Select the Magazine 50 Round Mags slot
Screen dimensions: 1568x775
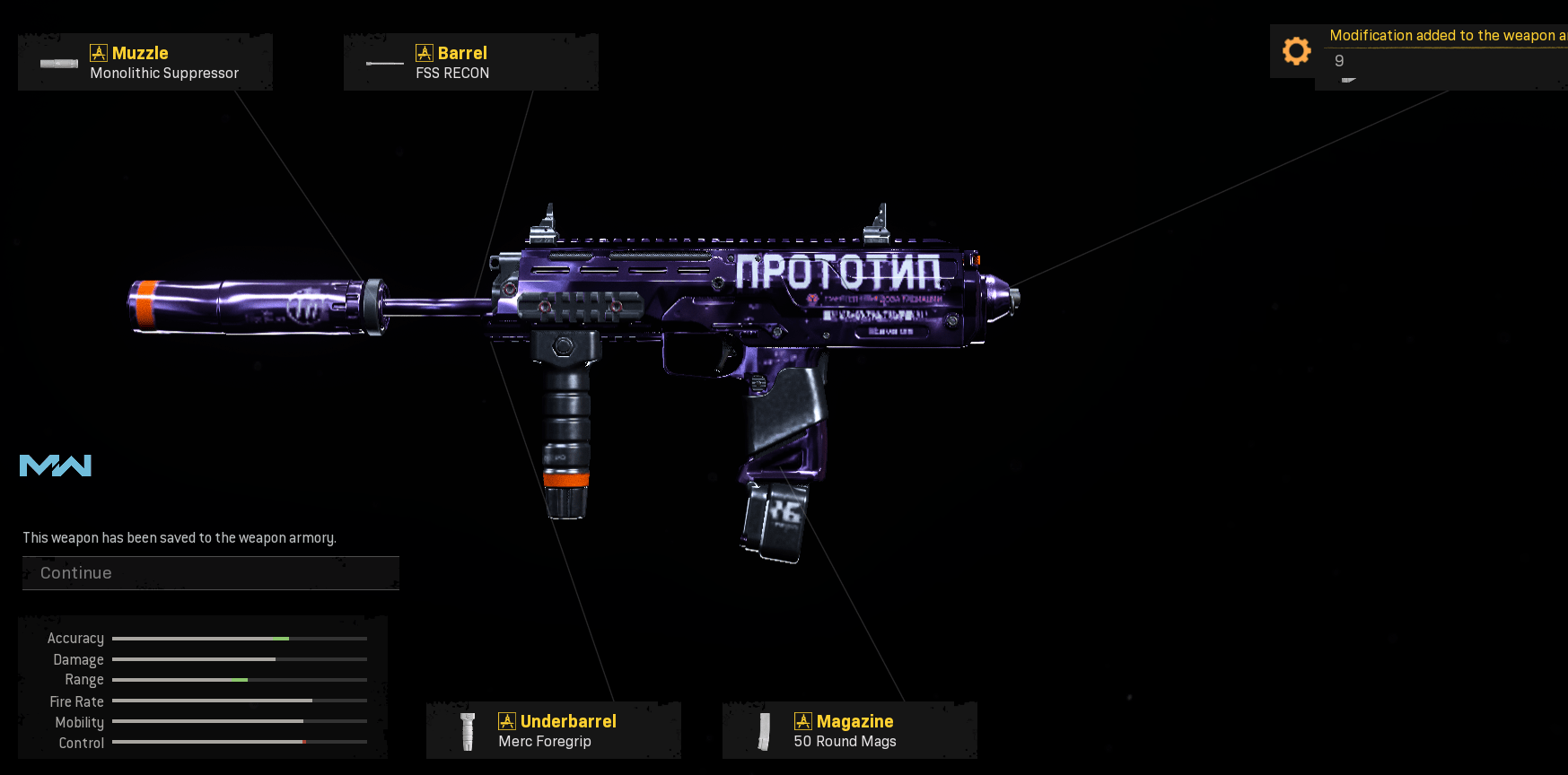pyautogui.click(x=849, y=730)
